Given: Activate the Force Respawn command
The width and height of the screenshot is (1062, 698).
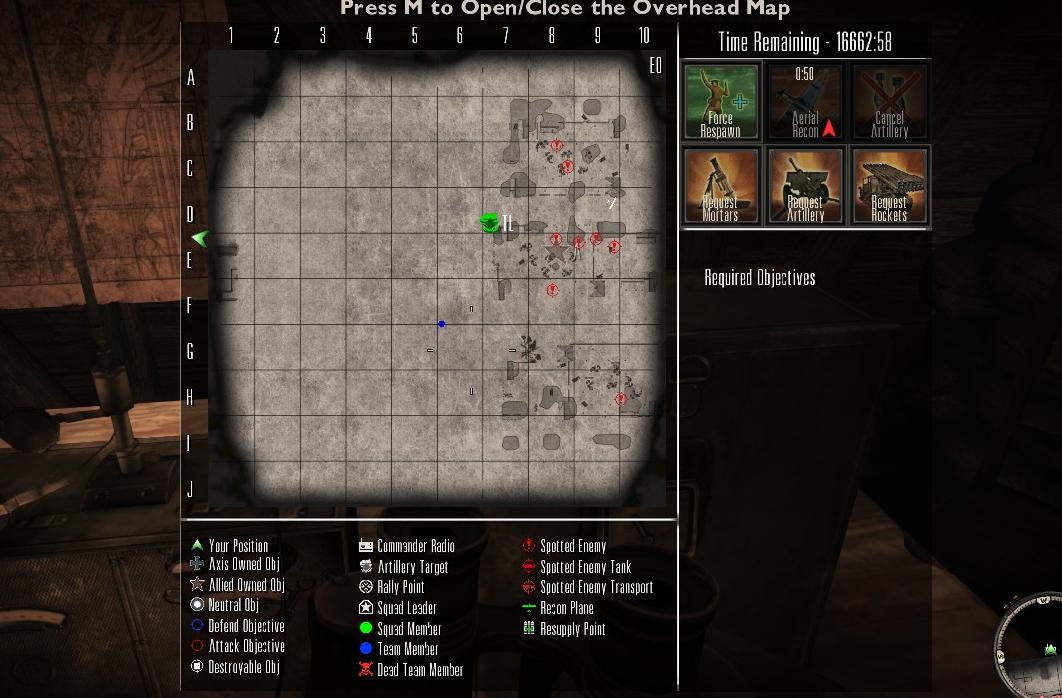Looking at the screenshot, I should click(721, 102).
